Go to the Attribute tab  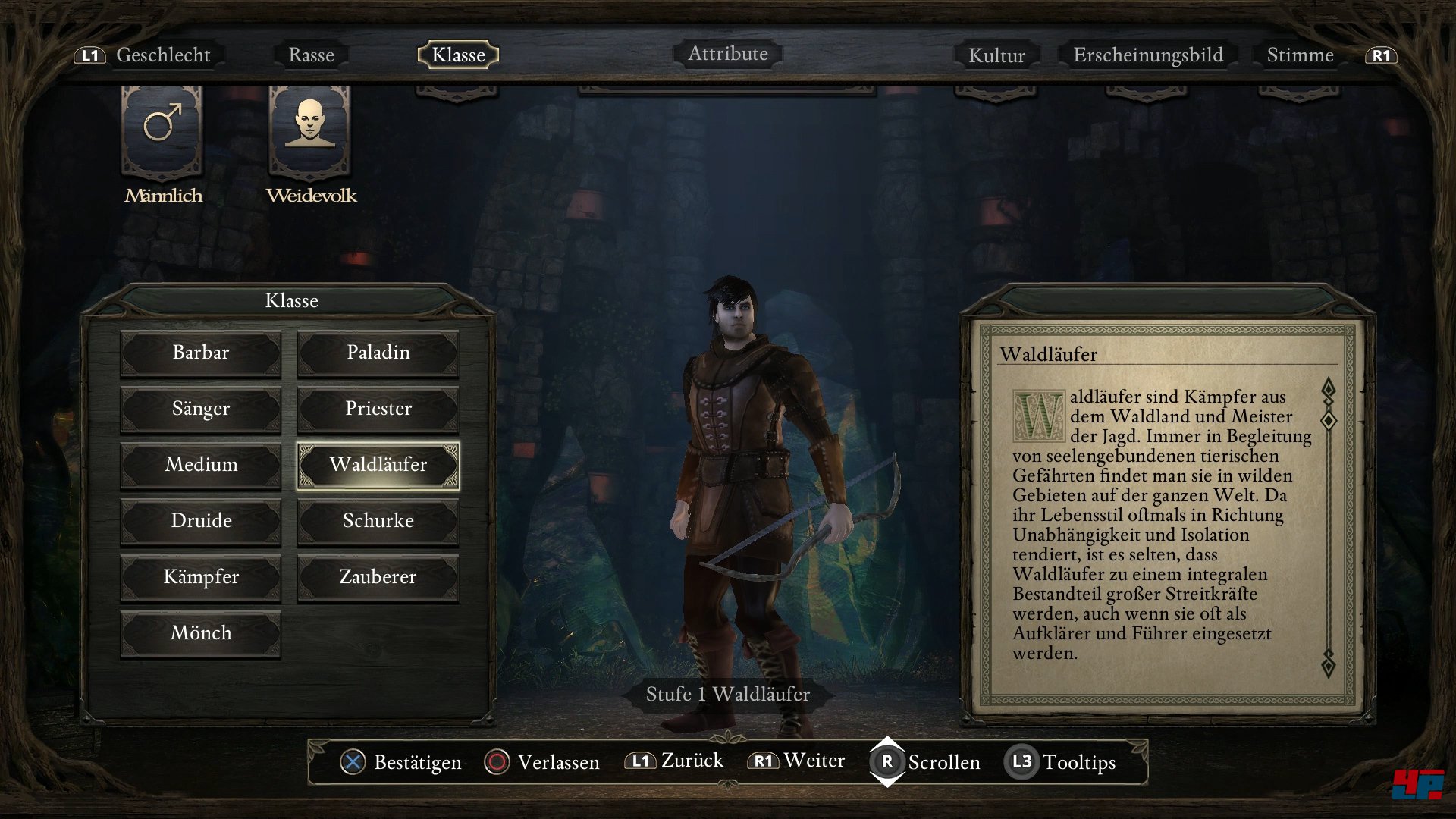click(727, 54)
